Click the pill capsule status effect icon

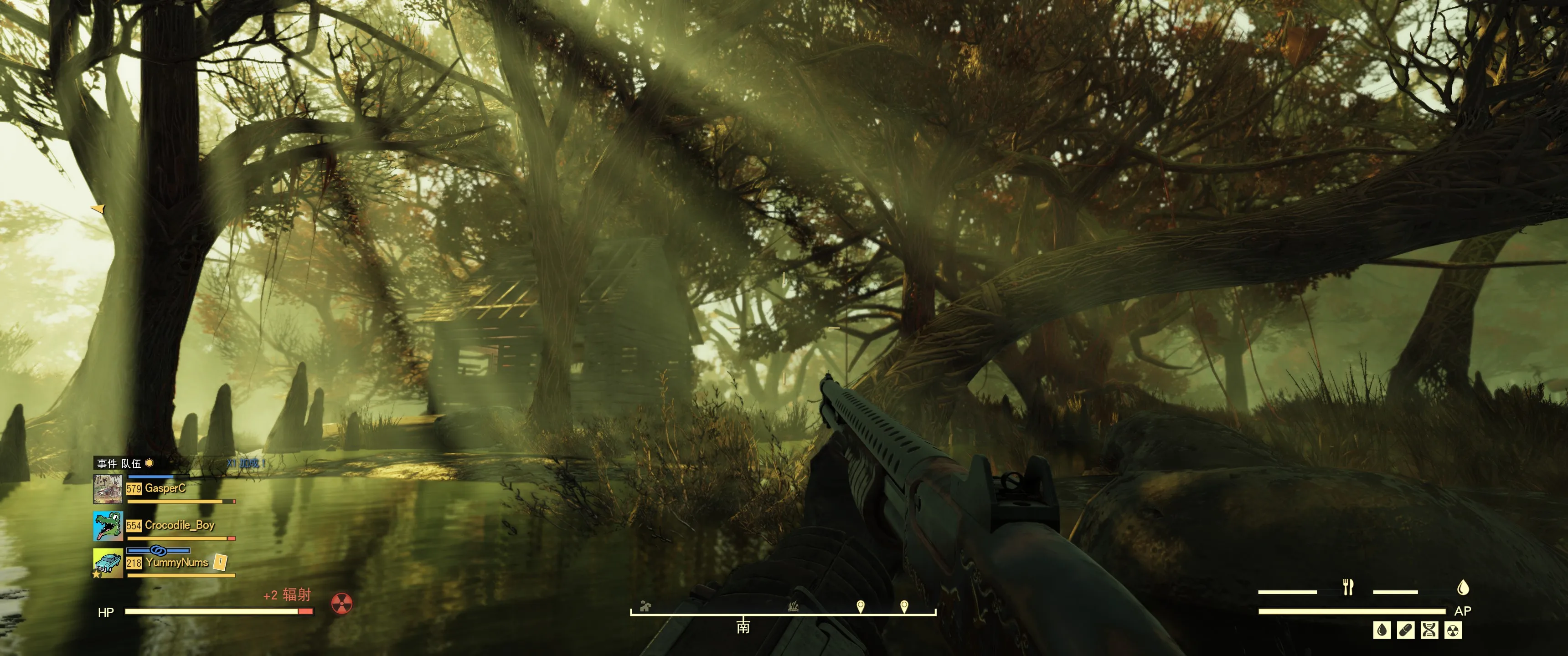point(1405,630)
